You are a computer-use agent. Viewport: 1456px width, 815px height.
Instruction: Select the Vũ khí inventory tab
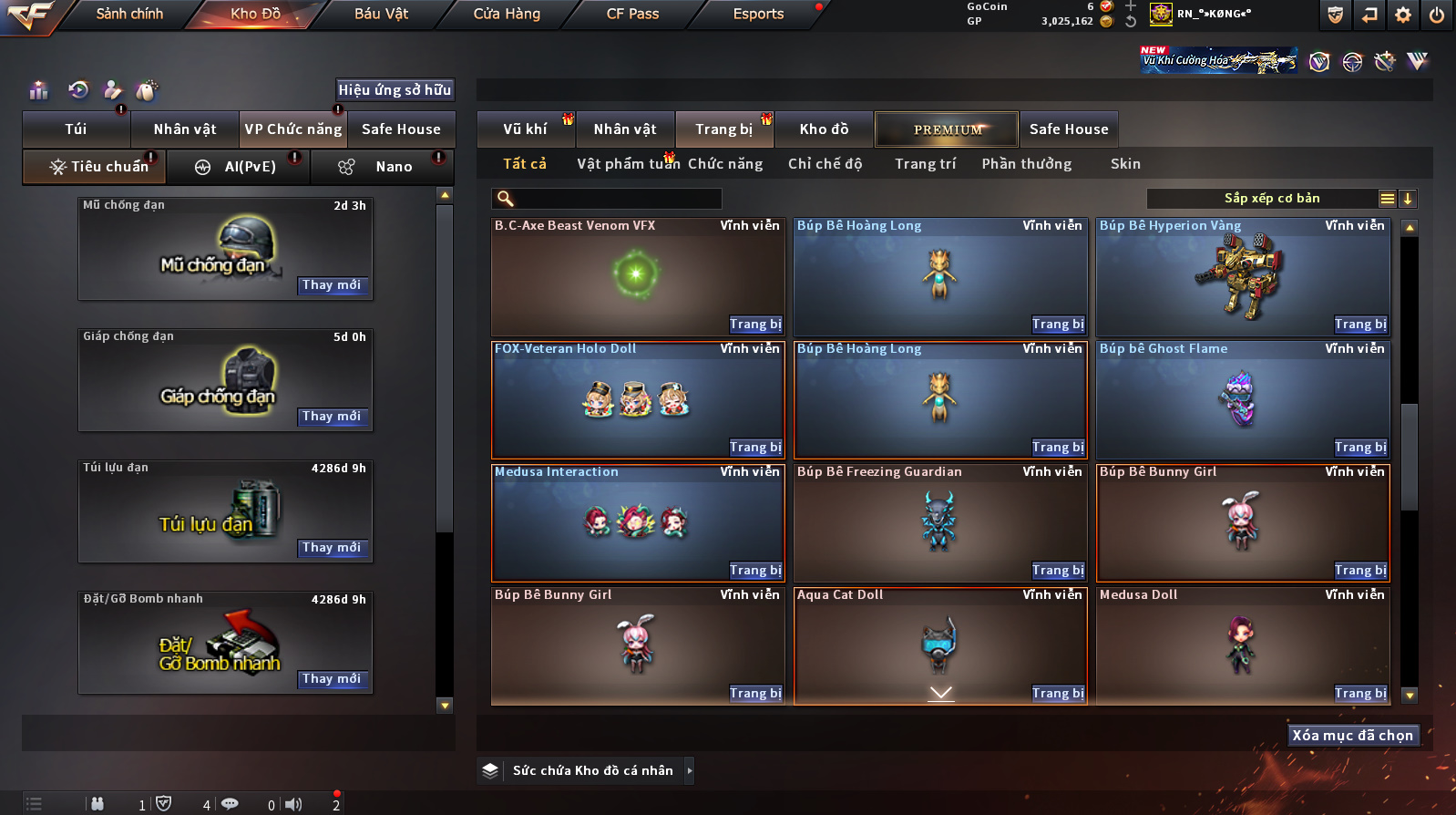tap(526, 129)
